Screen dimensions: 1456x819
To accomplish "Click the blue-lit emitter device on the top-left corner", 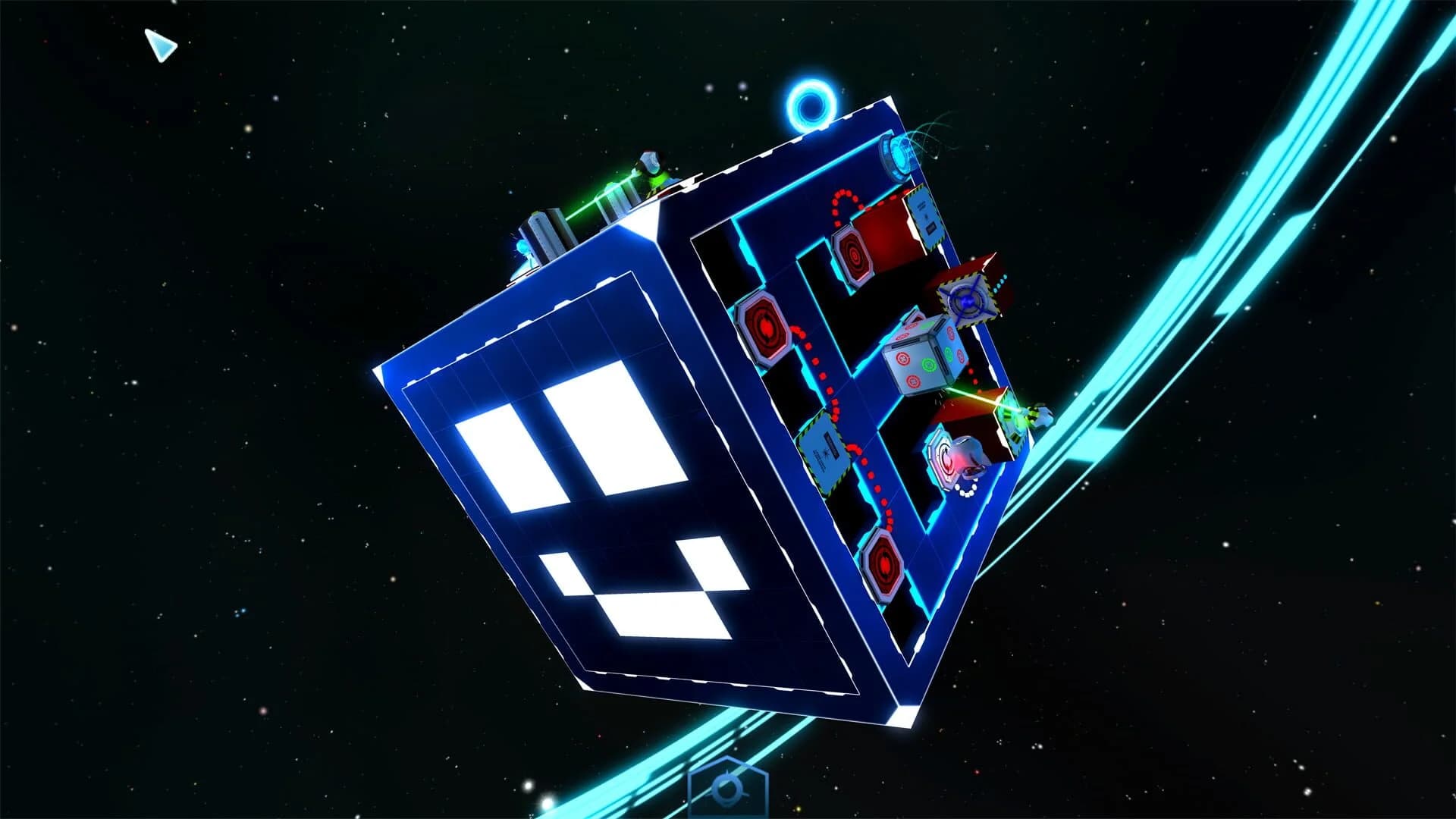I will click(523, 247).
